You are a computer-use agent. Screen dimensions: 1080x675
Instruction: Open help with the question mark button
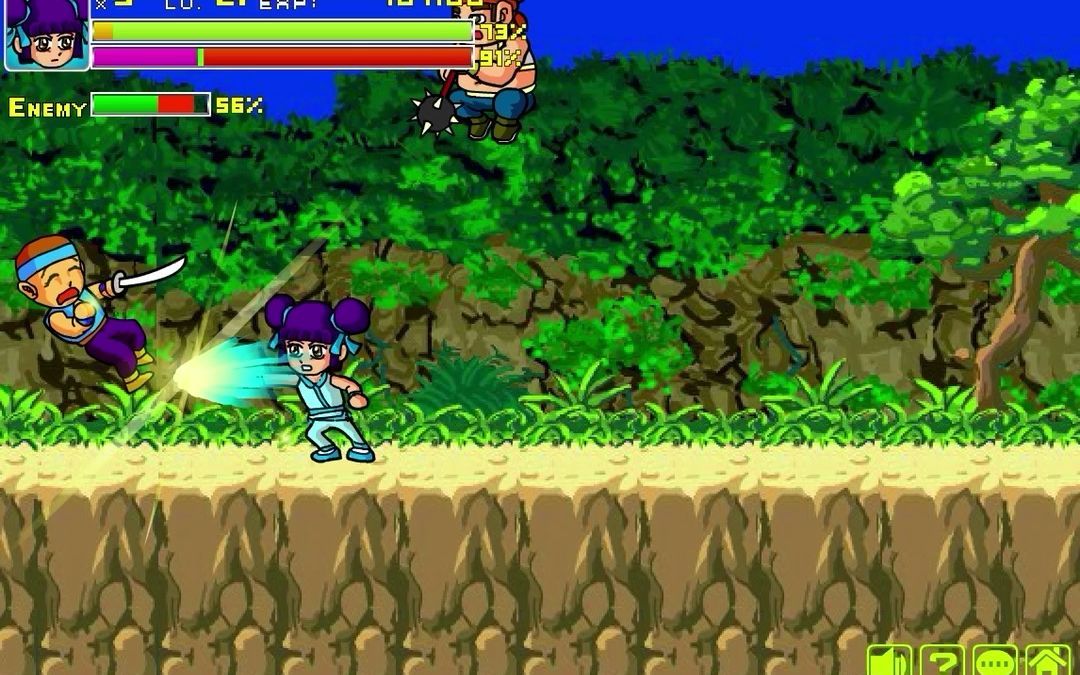pos(941,661)
